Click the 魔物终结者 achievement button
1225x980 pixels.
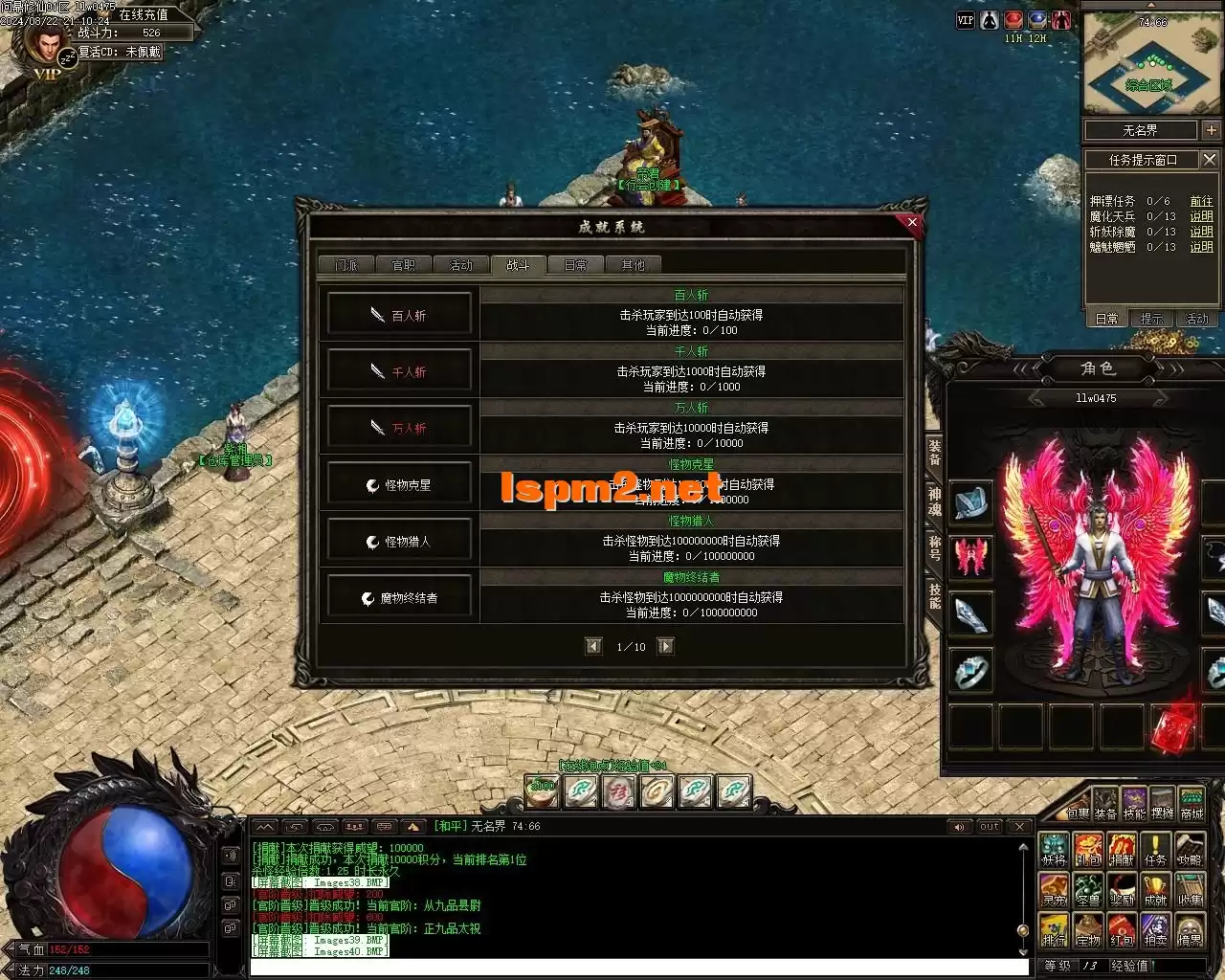[x=400, y=598]
